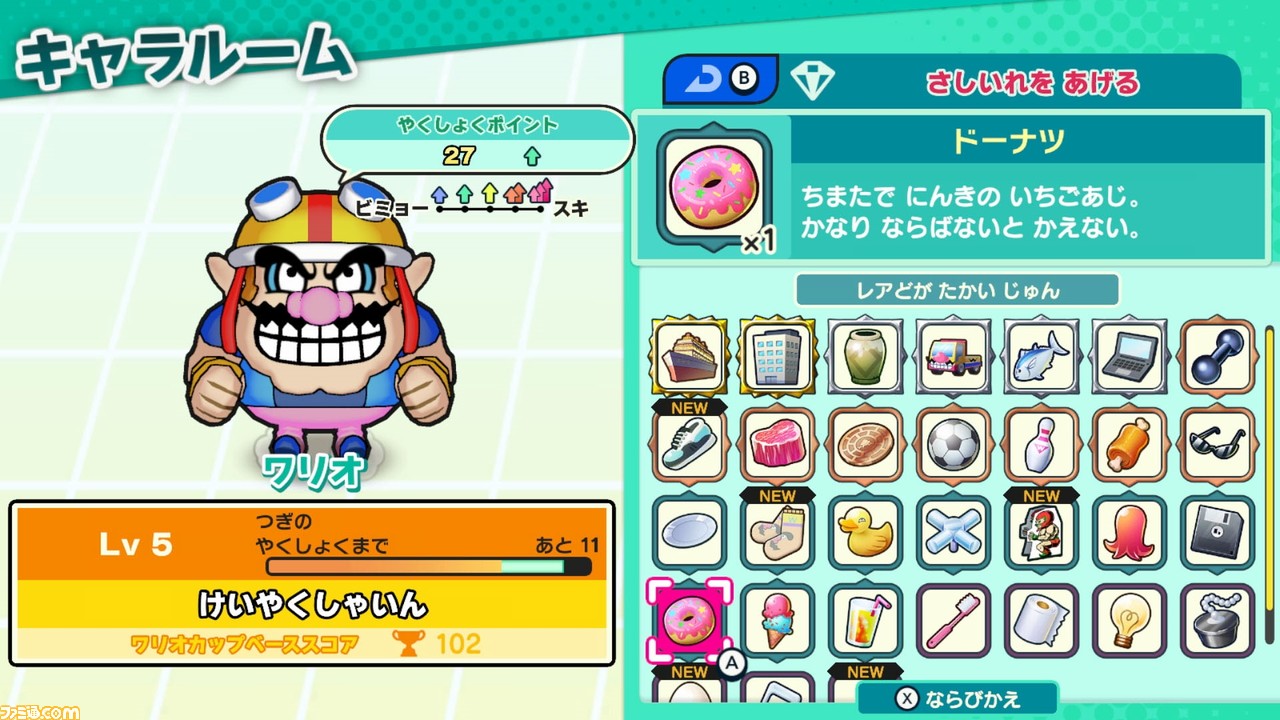Choose the rubber duck gift icon
Screen dimensions: 1280x720
pos(864,533)
